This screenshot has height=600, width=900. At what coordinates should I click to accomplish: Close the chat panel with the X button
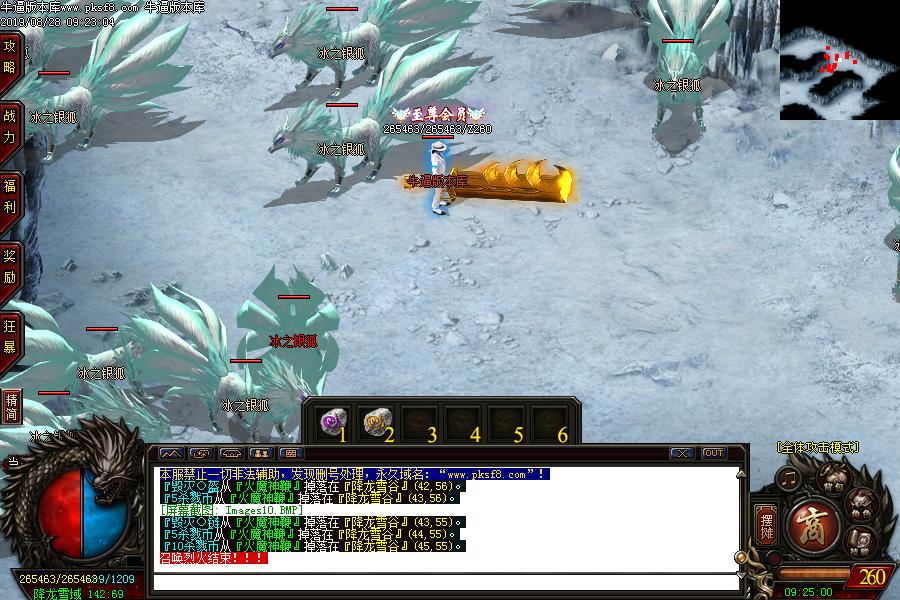click(x=681, y=453)
